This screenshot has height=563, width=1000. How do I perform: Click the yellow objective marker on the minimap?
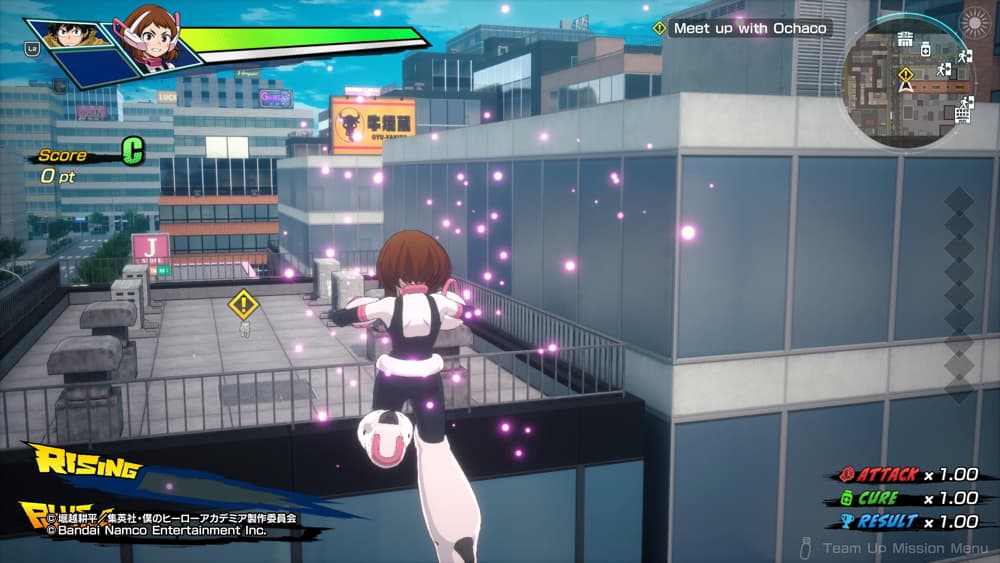(x=905, y=74)
